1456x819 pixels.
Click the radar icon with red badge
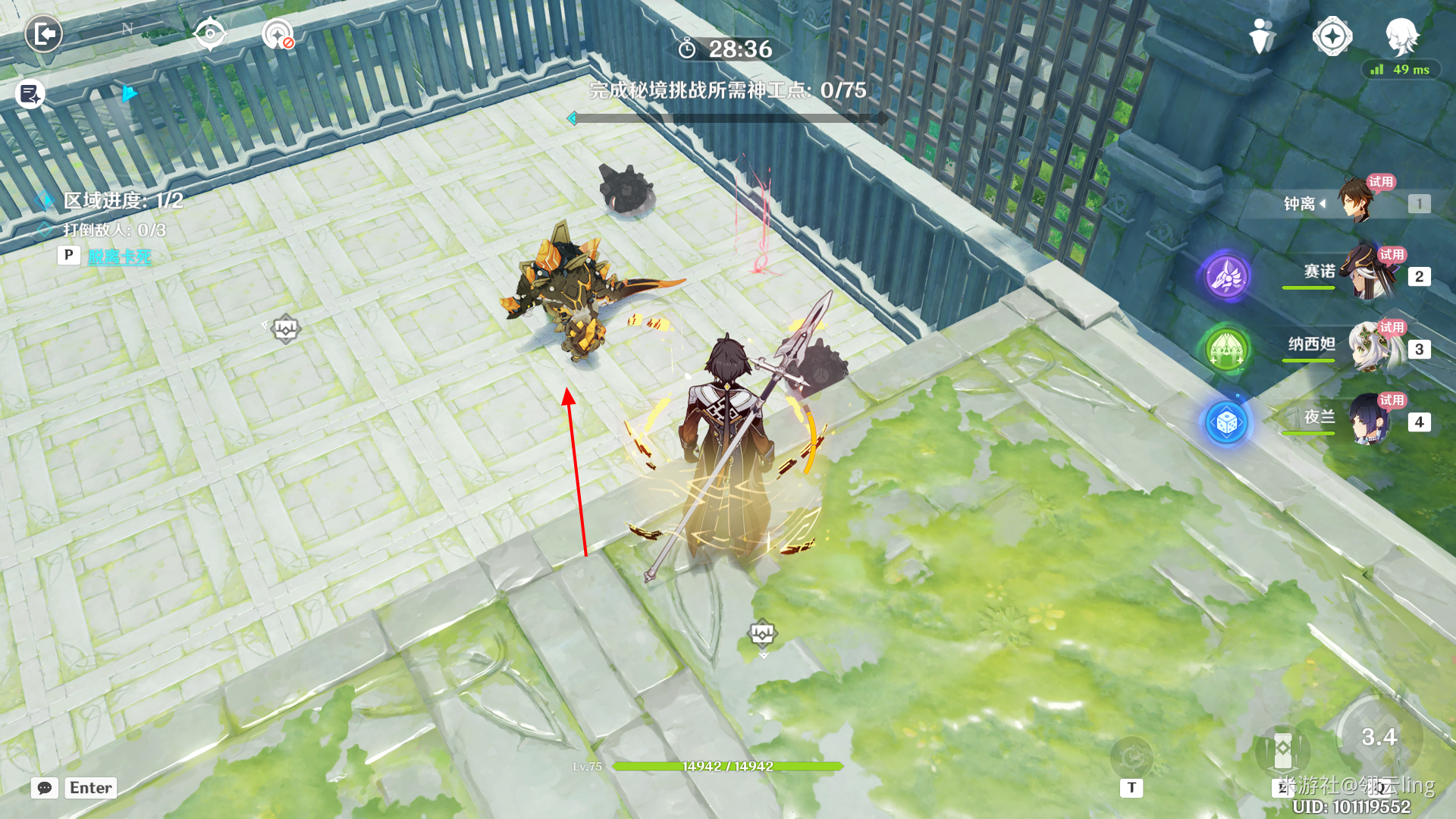pos(278,34)
